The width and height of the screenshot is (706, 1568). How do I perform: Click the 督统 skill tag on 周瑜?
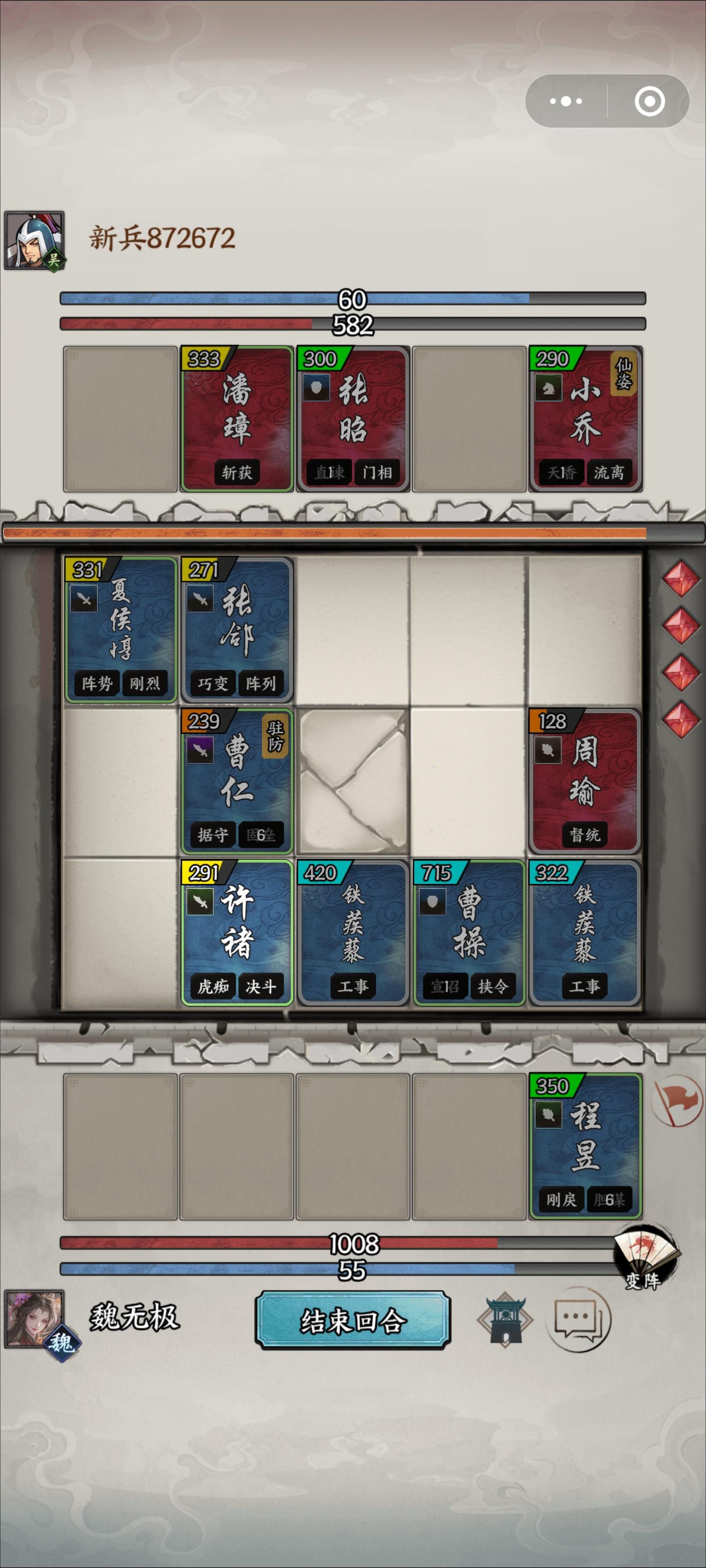[585, 835]
